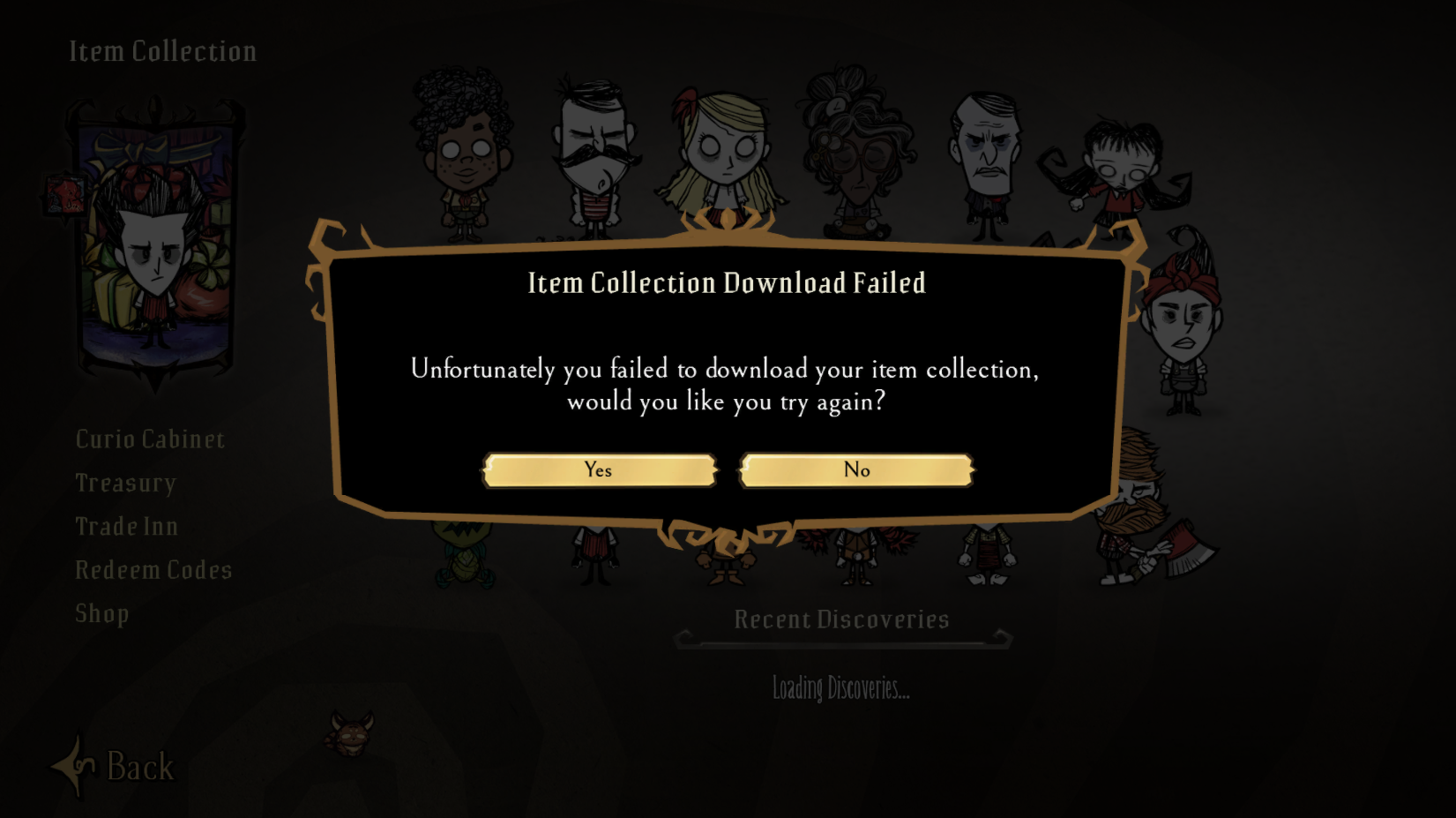Screen dimensions: 1456x818
Task: Visit the Trade Inn
Action: 126,526
